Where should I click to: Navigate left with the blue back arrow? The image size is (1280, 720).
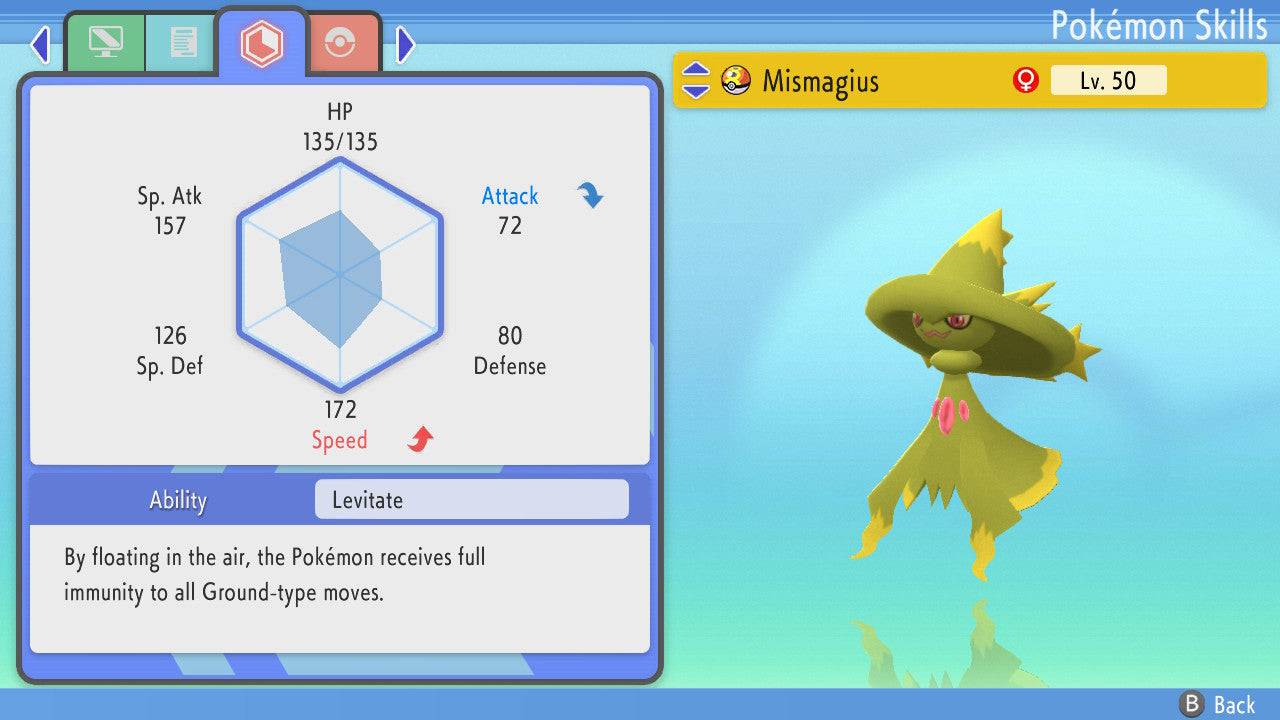40,44
